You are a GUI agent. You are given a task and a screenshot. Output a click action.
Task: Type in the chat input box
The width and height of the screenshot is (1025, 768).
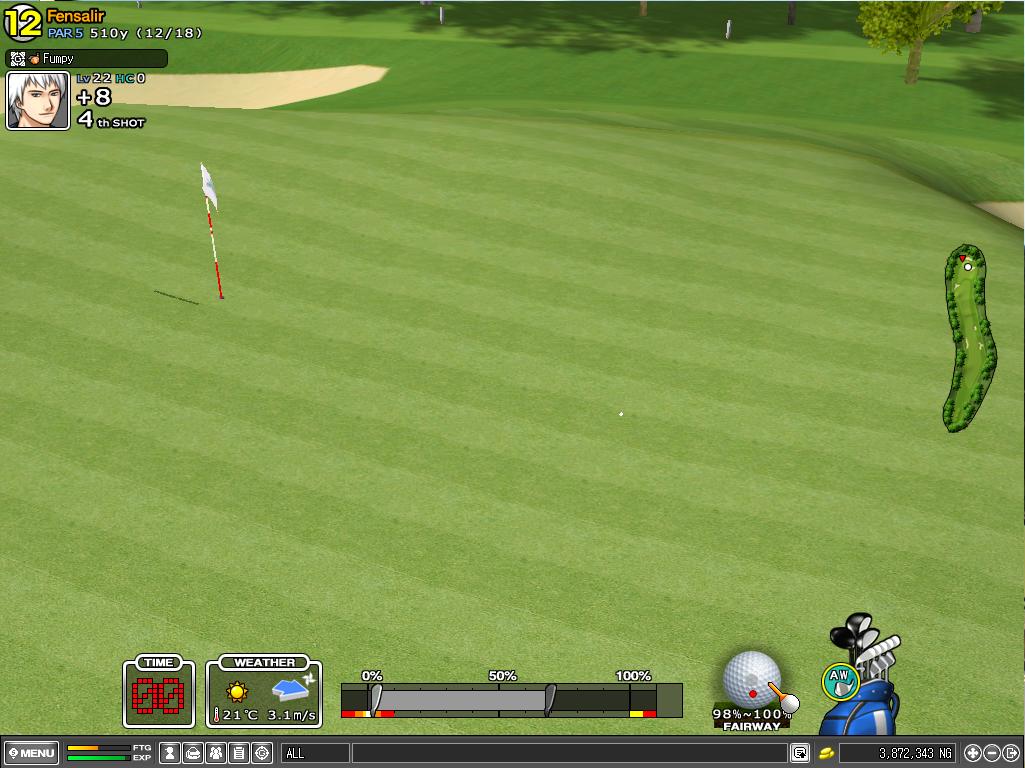coord(568,753)
